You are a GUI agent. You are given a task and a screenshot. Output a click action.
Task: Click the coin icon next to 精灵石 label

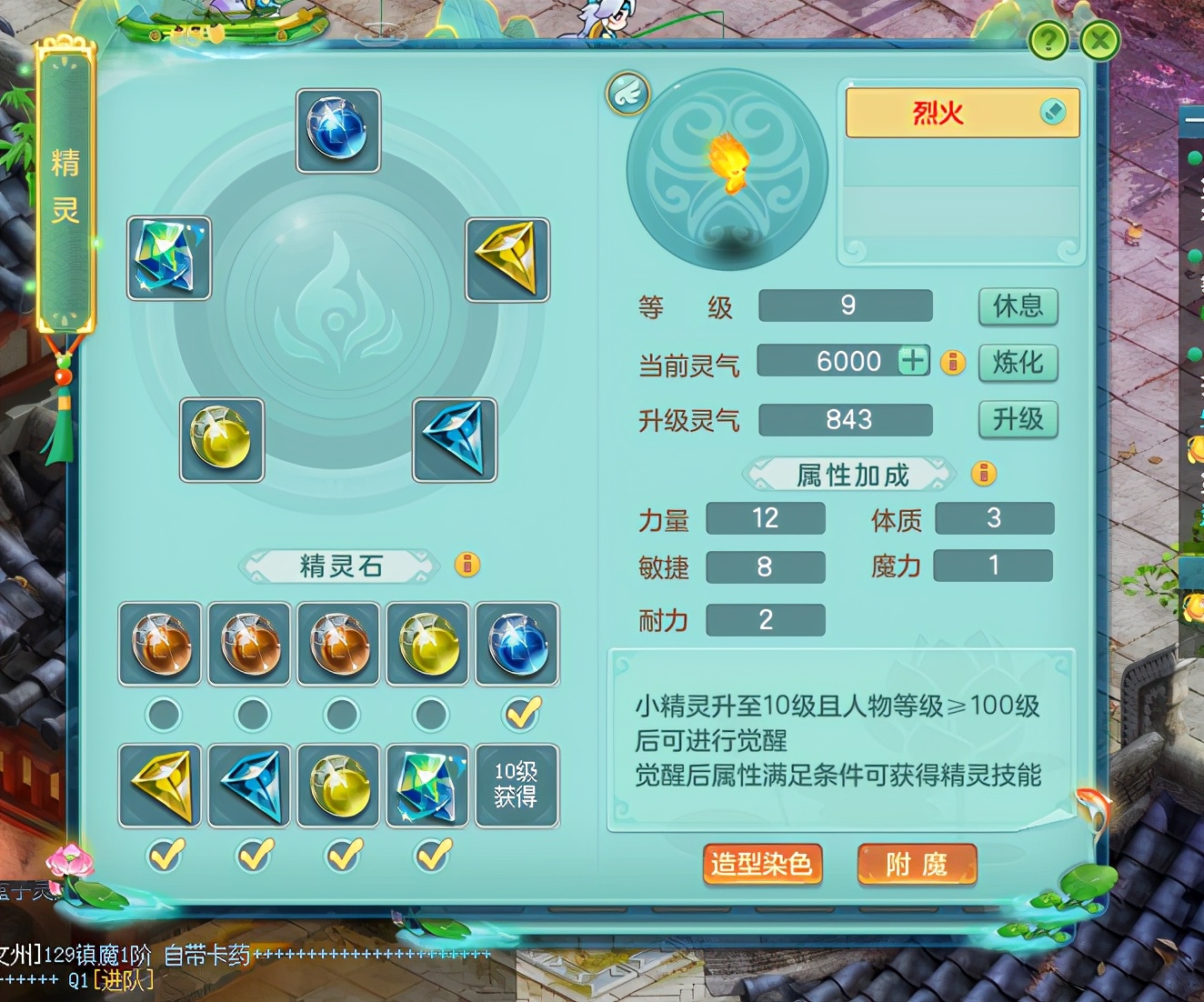(x=468, y=566)
